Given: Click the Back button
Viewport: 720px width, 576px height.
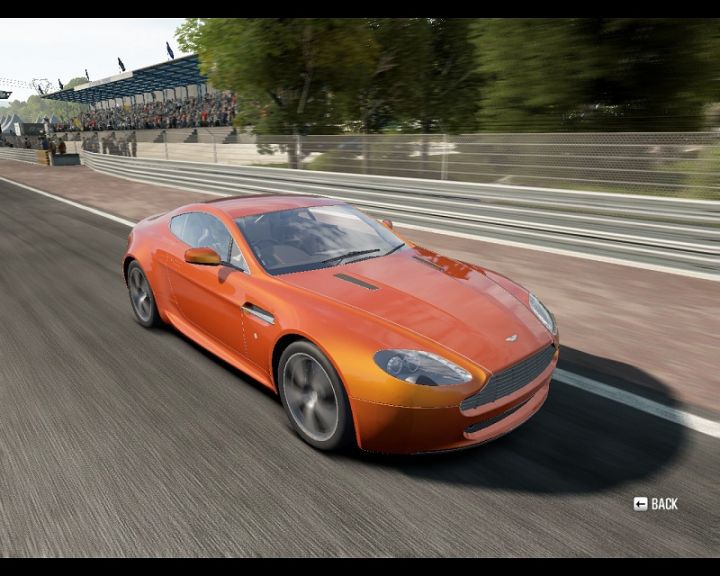Looking at the screenshot, I should 656,504.
